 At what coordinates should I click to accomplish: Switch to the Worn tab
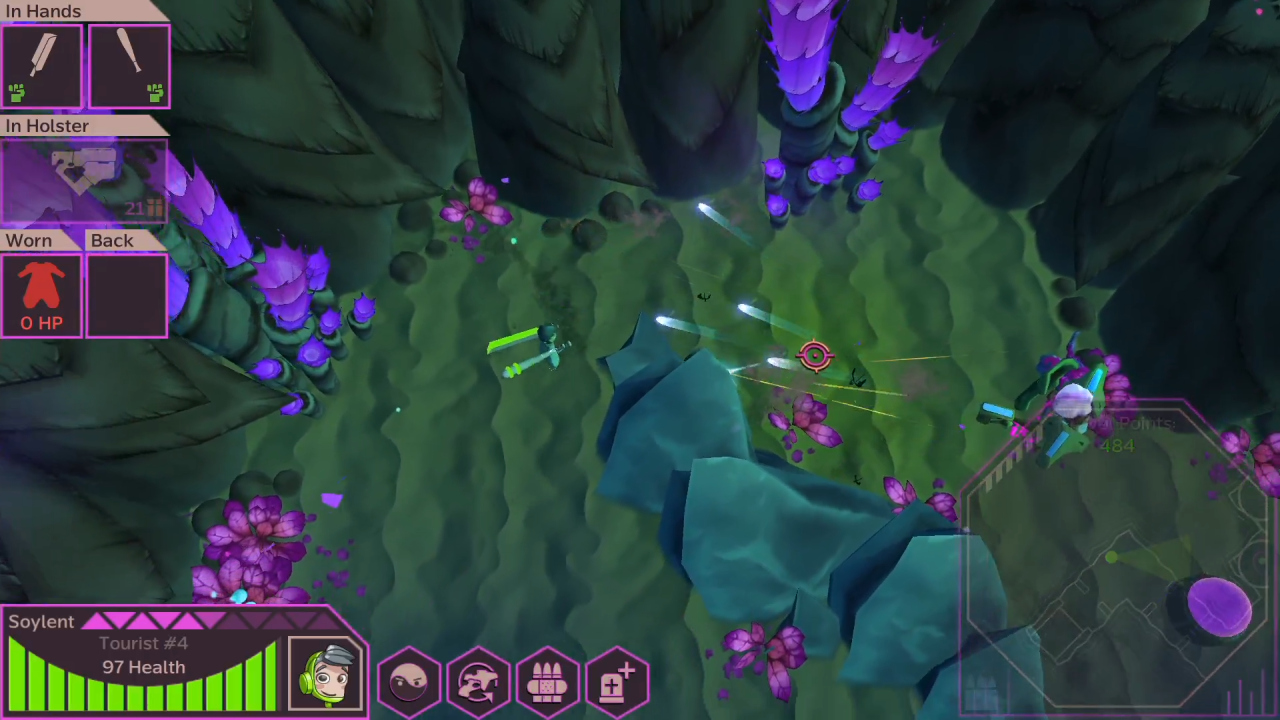pos(28,240)
